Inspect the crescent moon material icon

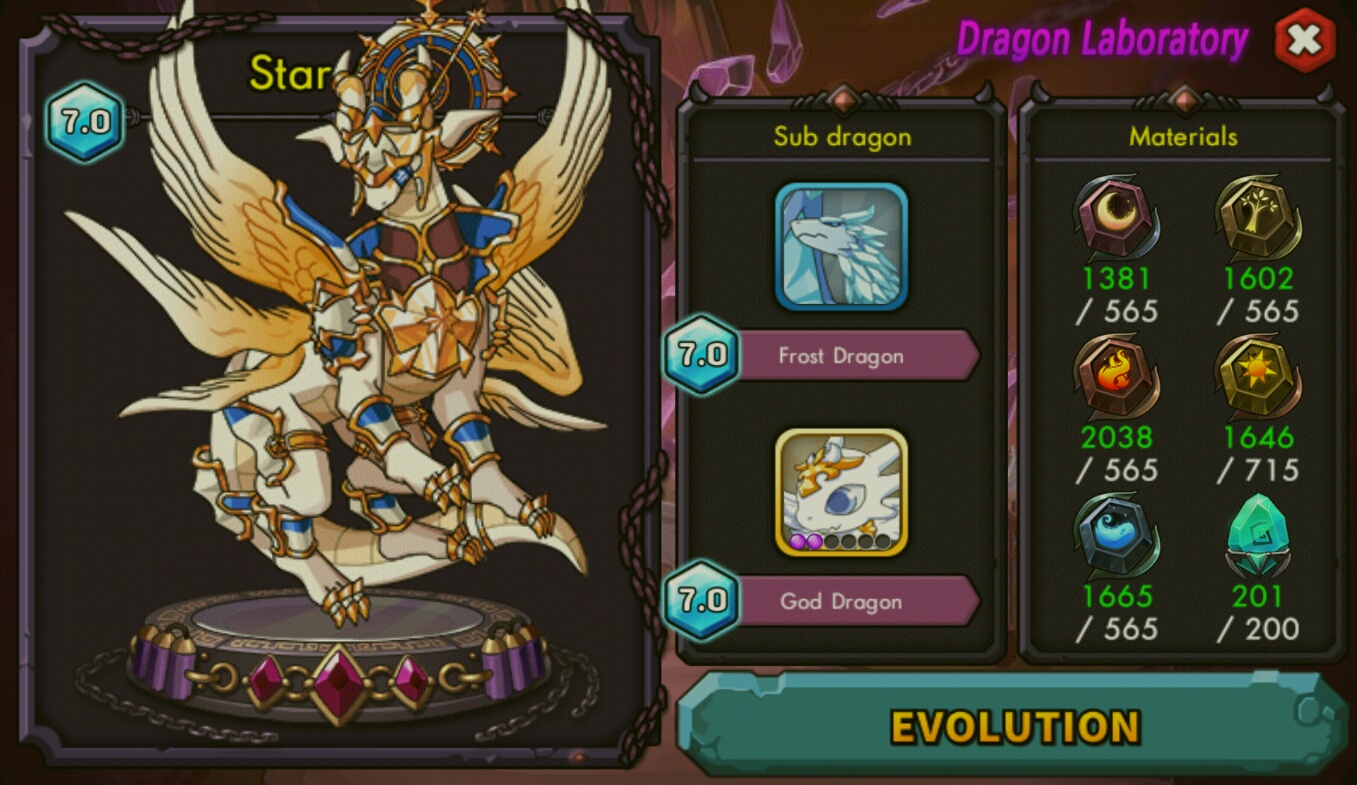pos(1116,219)
